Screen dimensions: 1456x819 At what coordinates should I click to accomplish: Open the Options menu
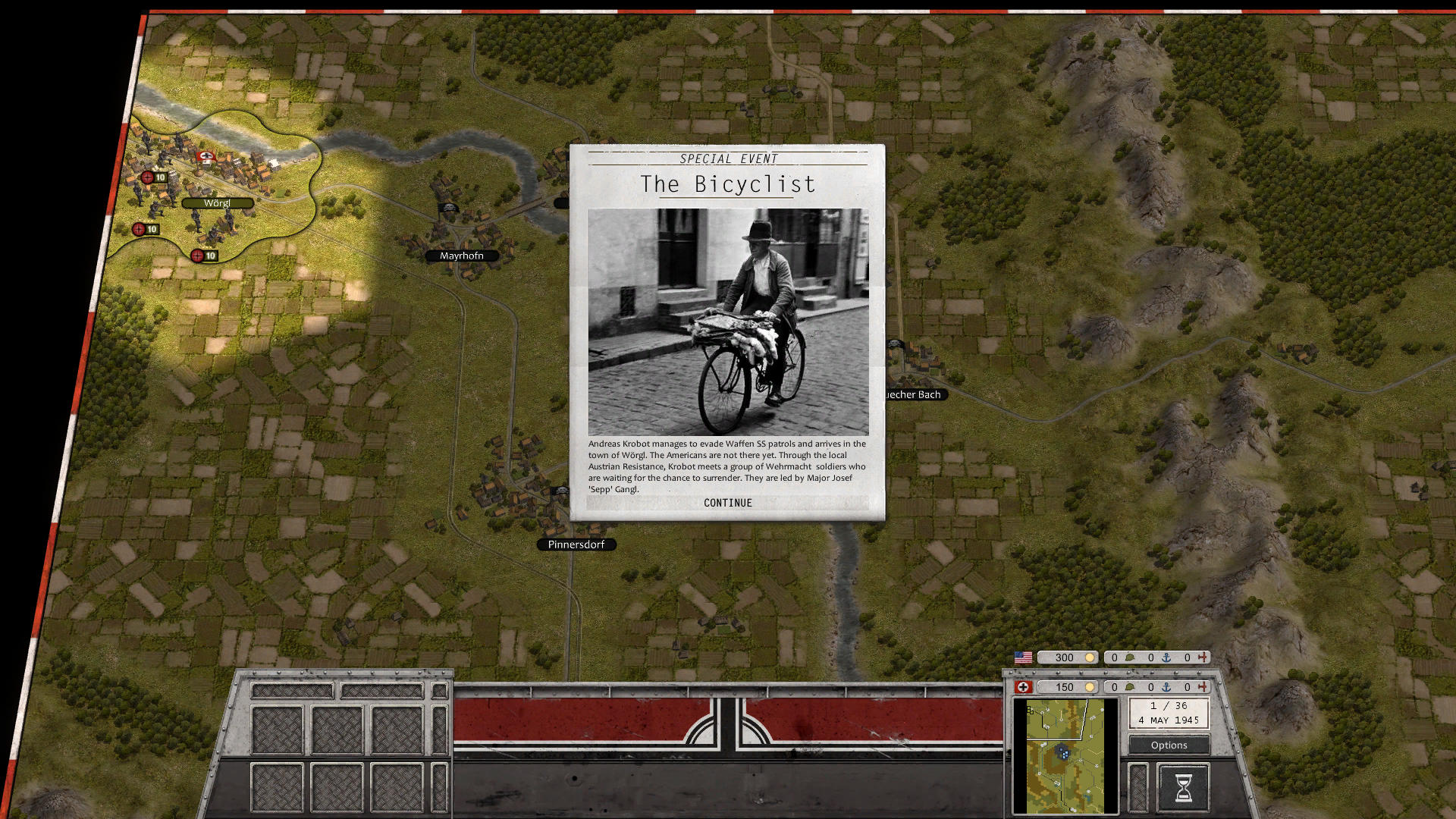pos(1168,745)
